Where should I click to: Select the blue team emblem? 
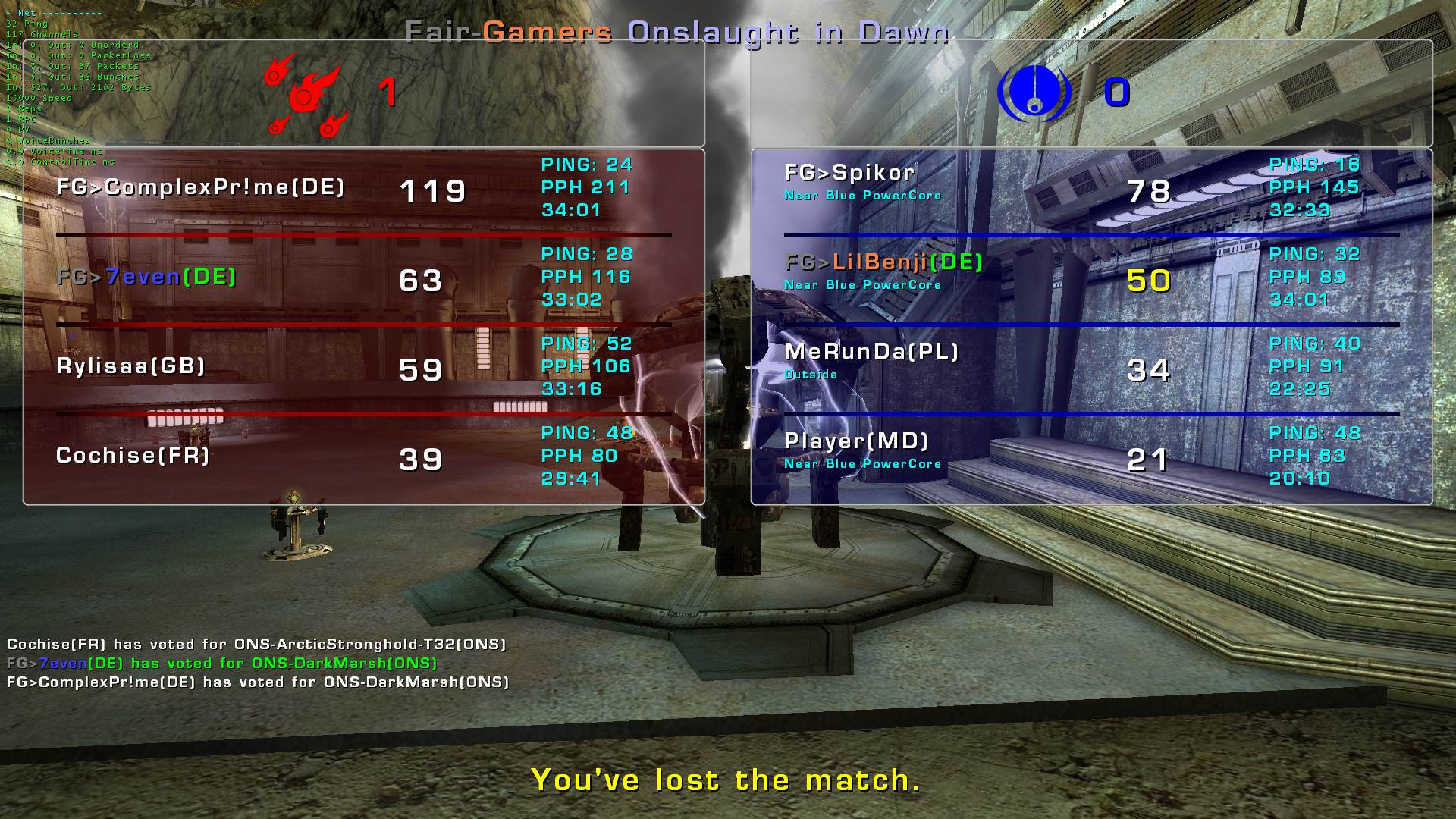(1034, 93)
